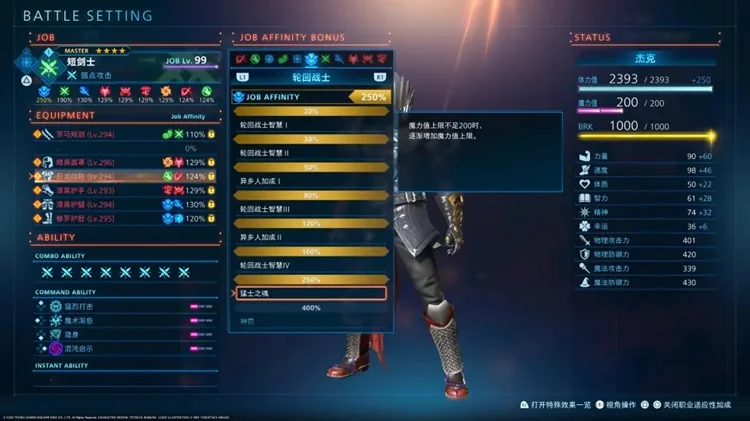
Task: Choose the 异乡人加成 I affinity bonus
Action: click(310, 181)
